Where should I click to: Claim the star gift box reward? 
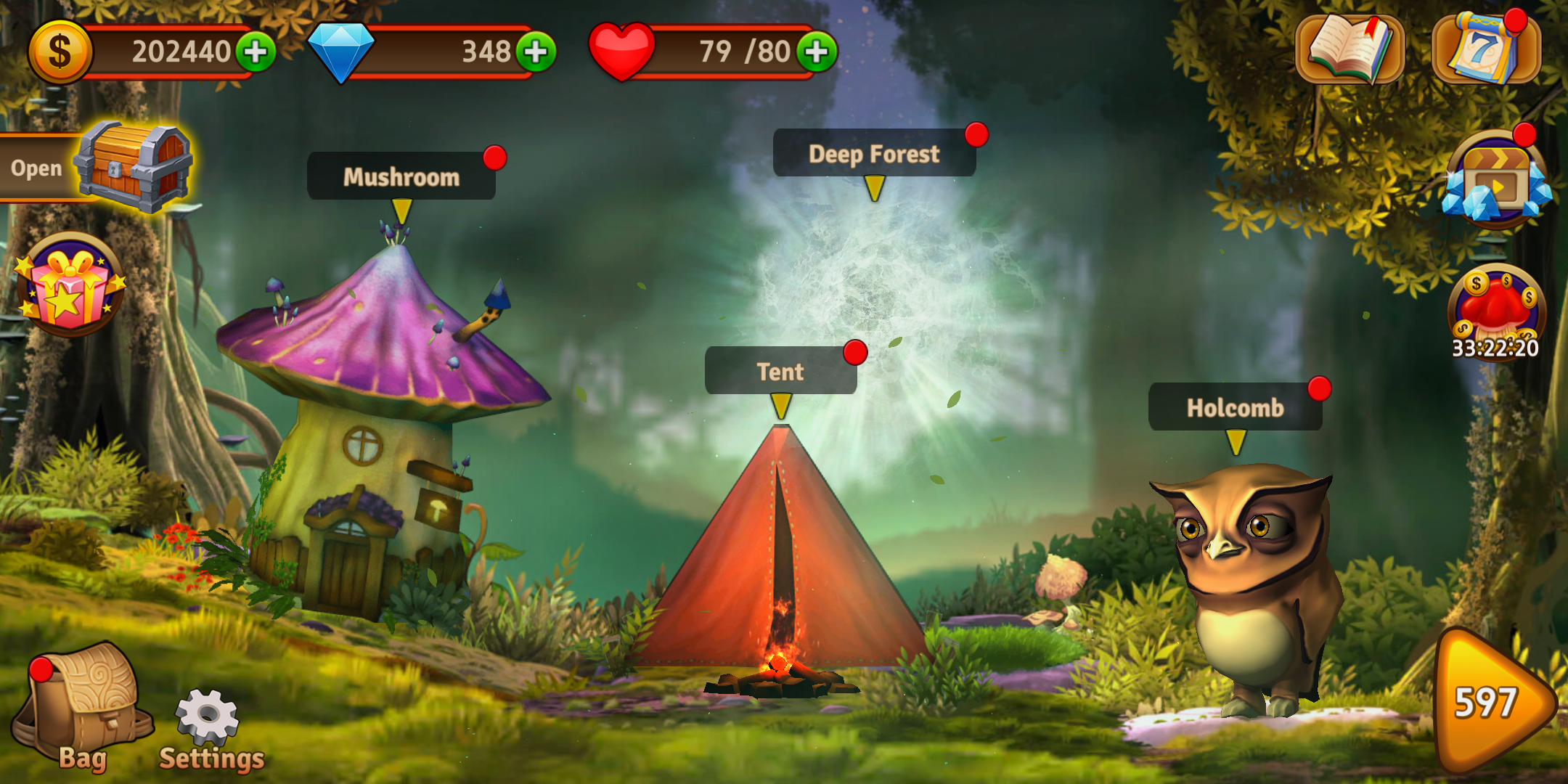(70, 285)
